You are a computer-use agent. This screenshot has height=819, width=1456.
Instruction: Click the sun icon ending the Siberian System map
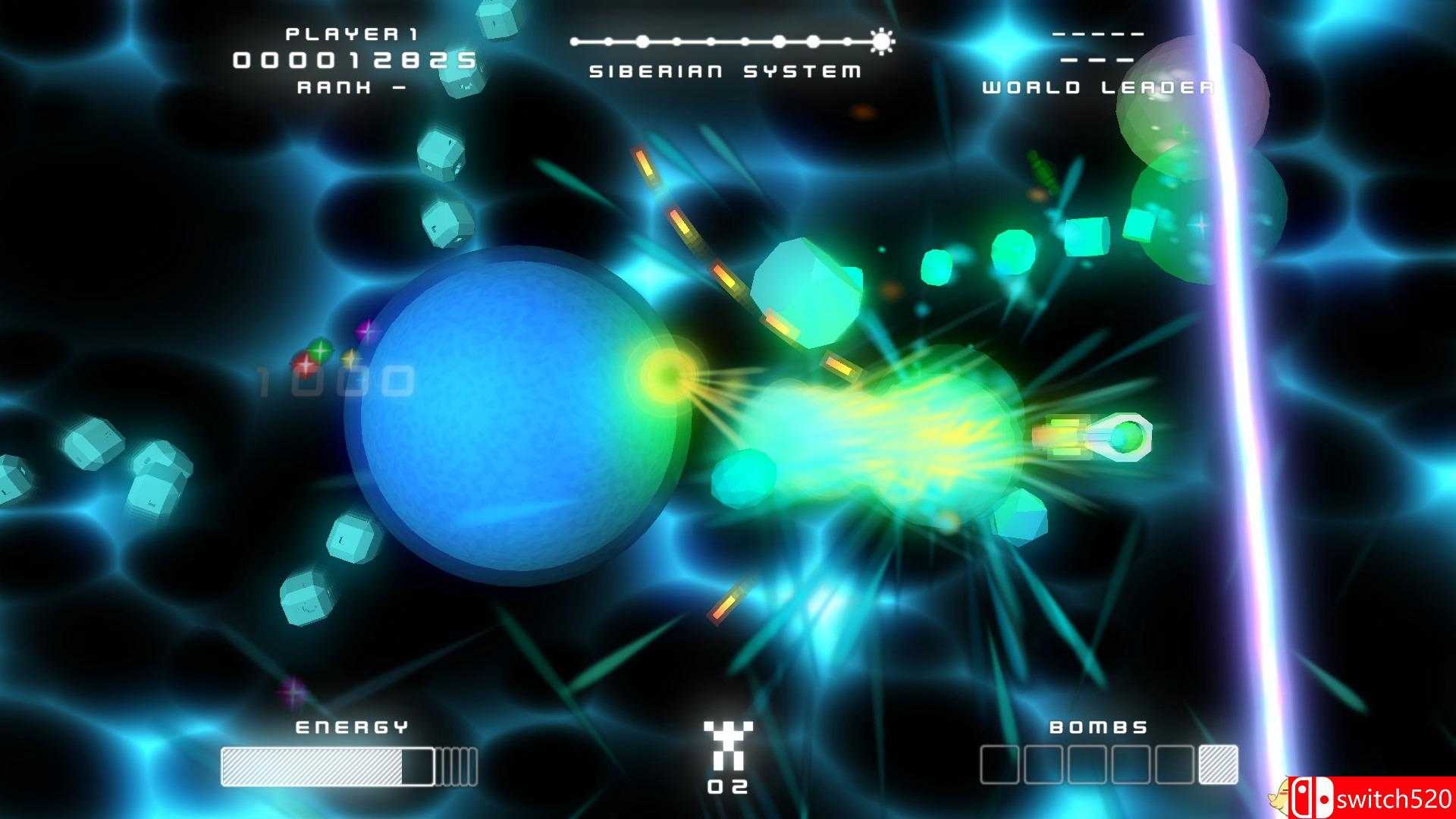pyautogui.click(x=881, y=42)
